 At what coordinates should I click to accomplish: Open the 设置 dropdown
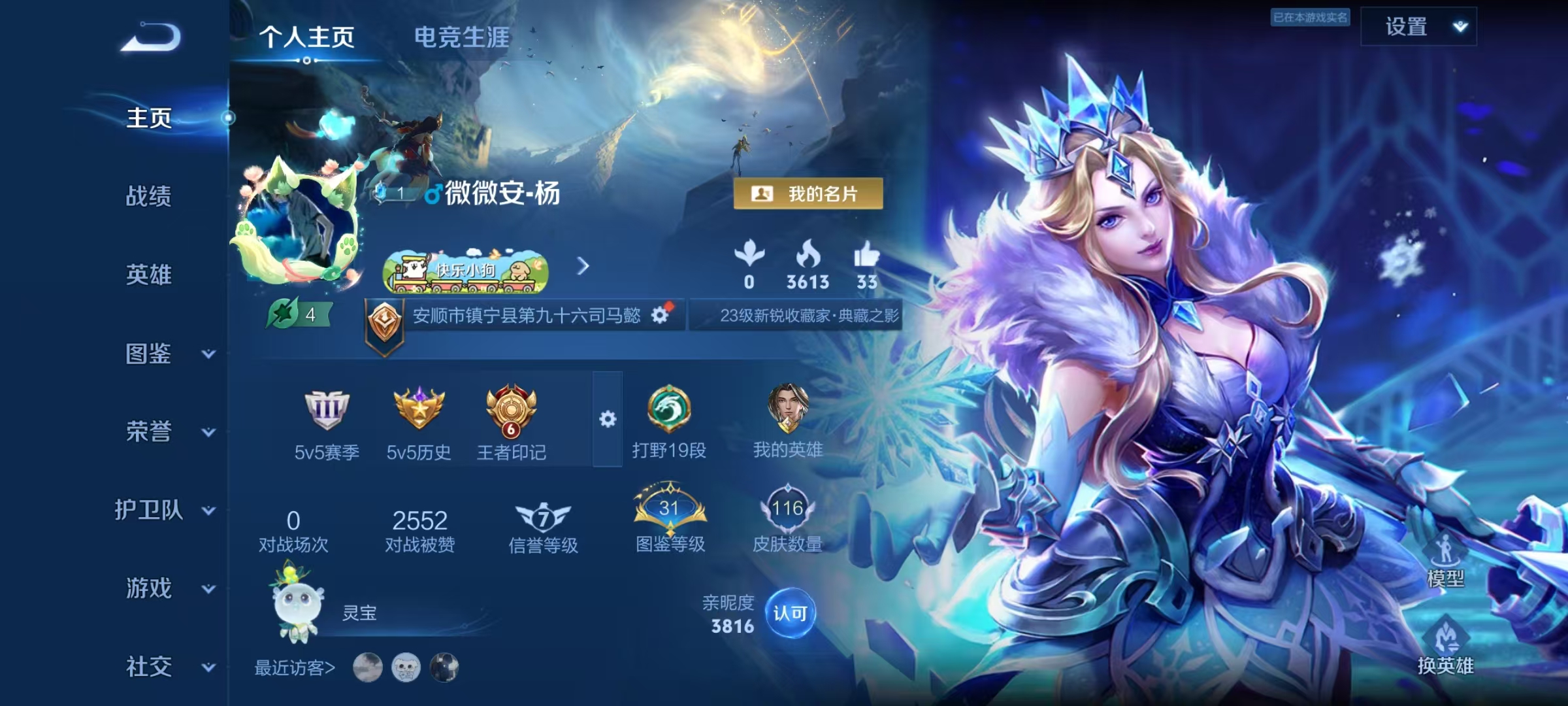(1418, 27)
